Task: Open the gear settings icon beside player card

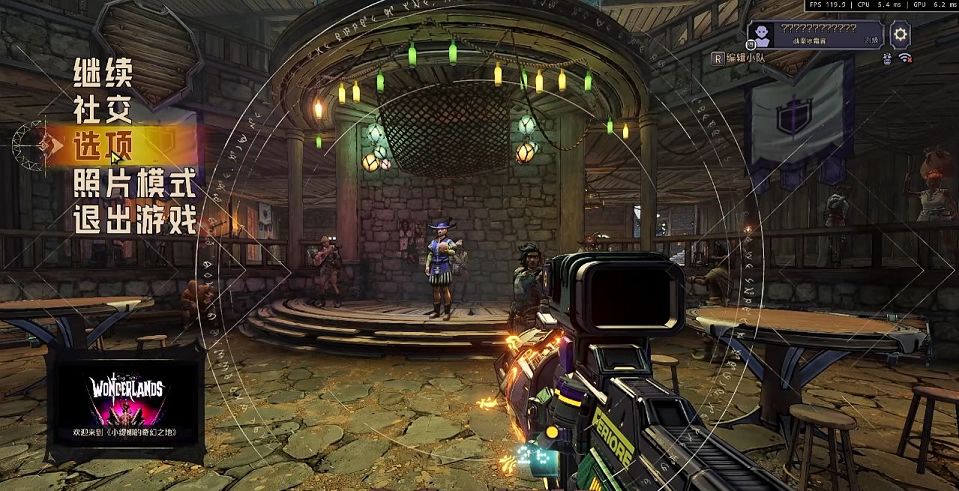Action: [900, 35]
